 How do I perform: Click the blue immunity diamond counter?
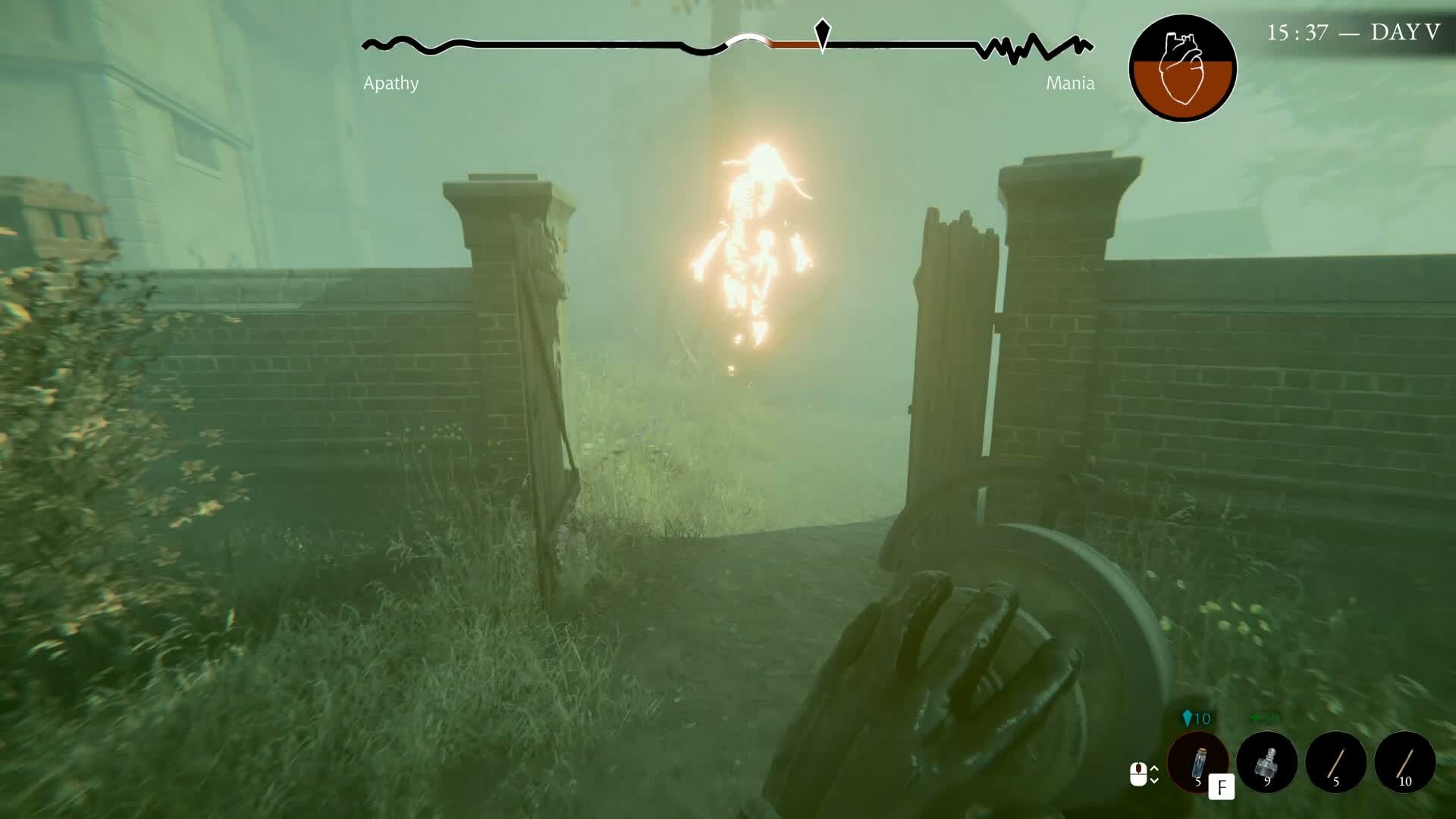point(1196,717)
